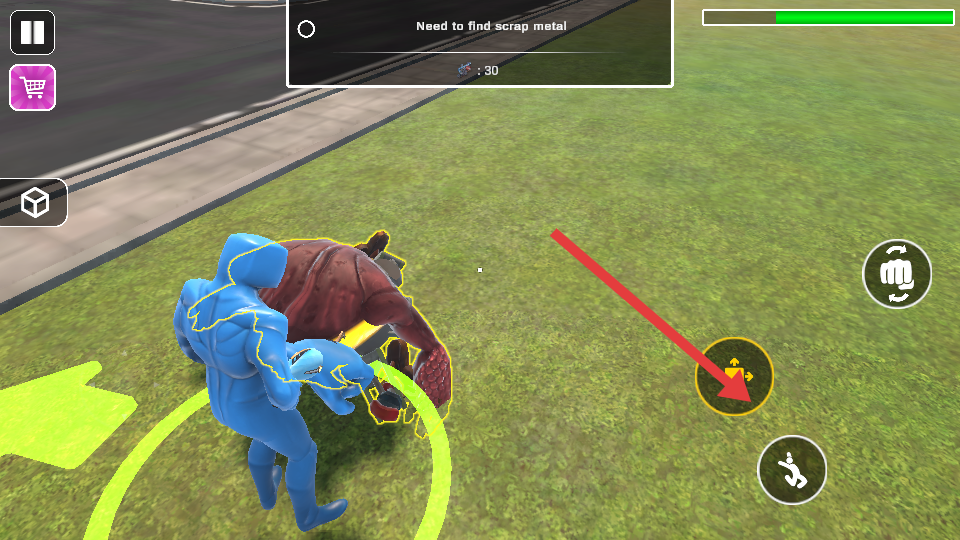Image resolution: width=960 pixels, height=540 pixels.
Task: Pause the game
Action: [32, 32]
